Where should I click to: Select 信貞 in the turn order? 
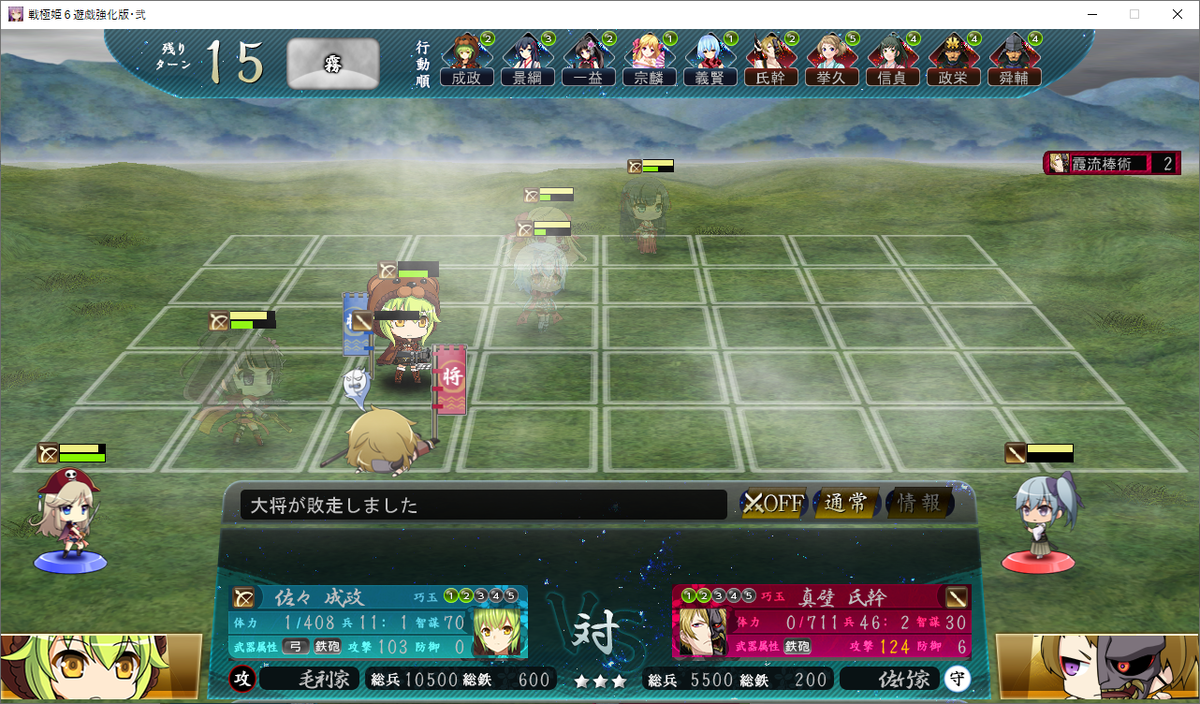[893, 61]
